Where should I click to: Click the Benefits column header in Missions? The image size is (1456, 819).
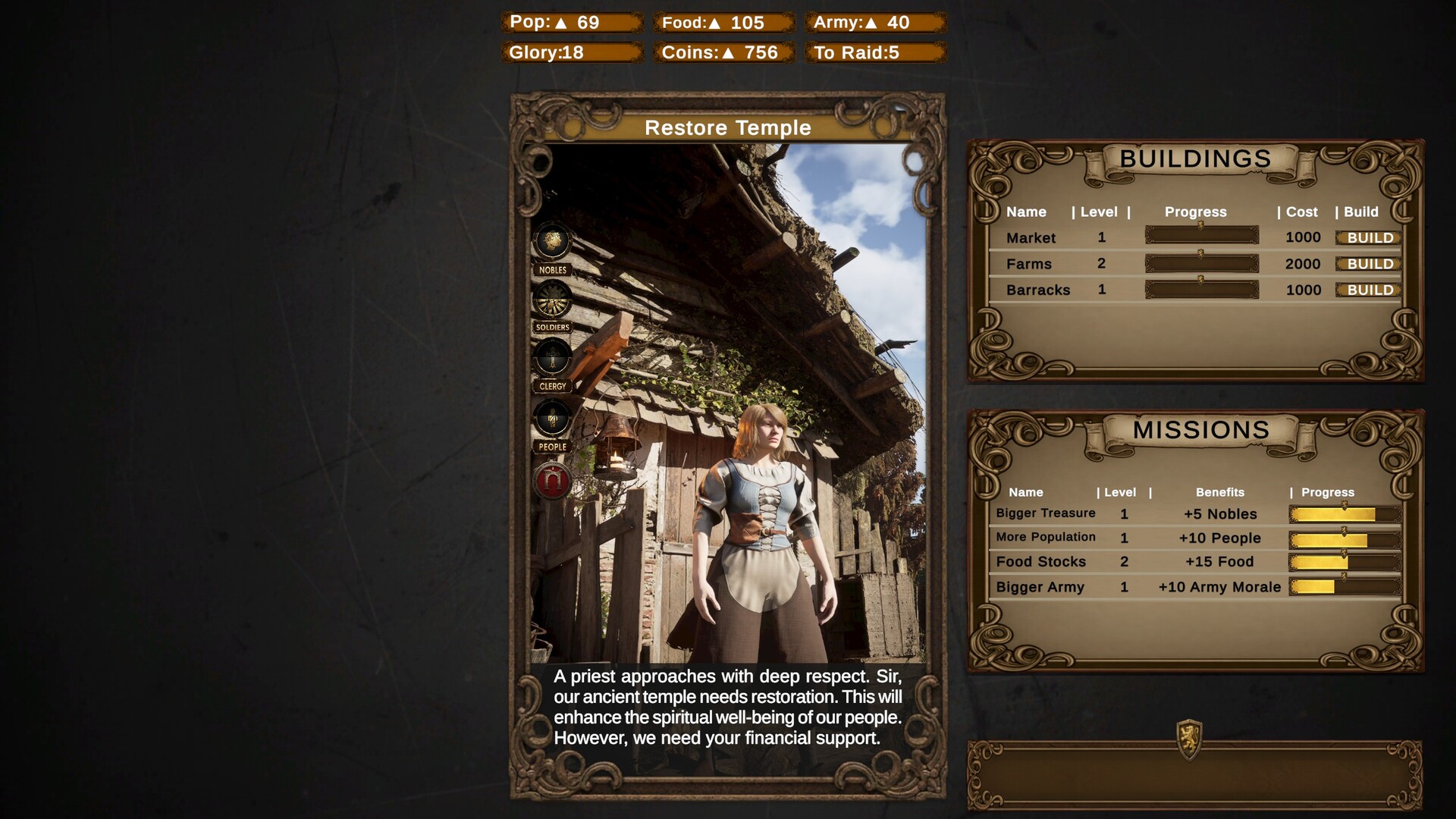click(x=1221, y=492)
